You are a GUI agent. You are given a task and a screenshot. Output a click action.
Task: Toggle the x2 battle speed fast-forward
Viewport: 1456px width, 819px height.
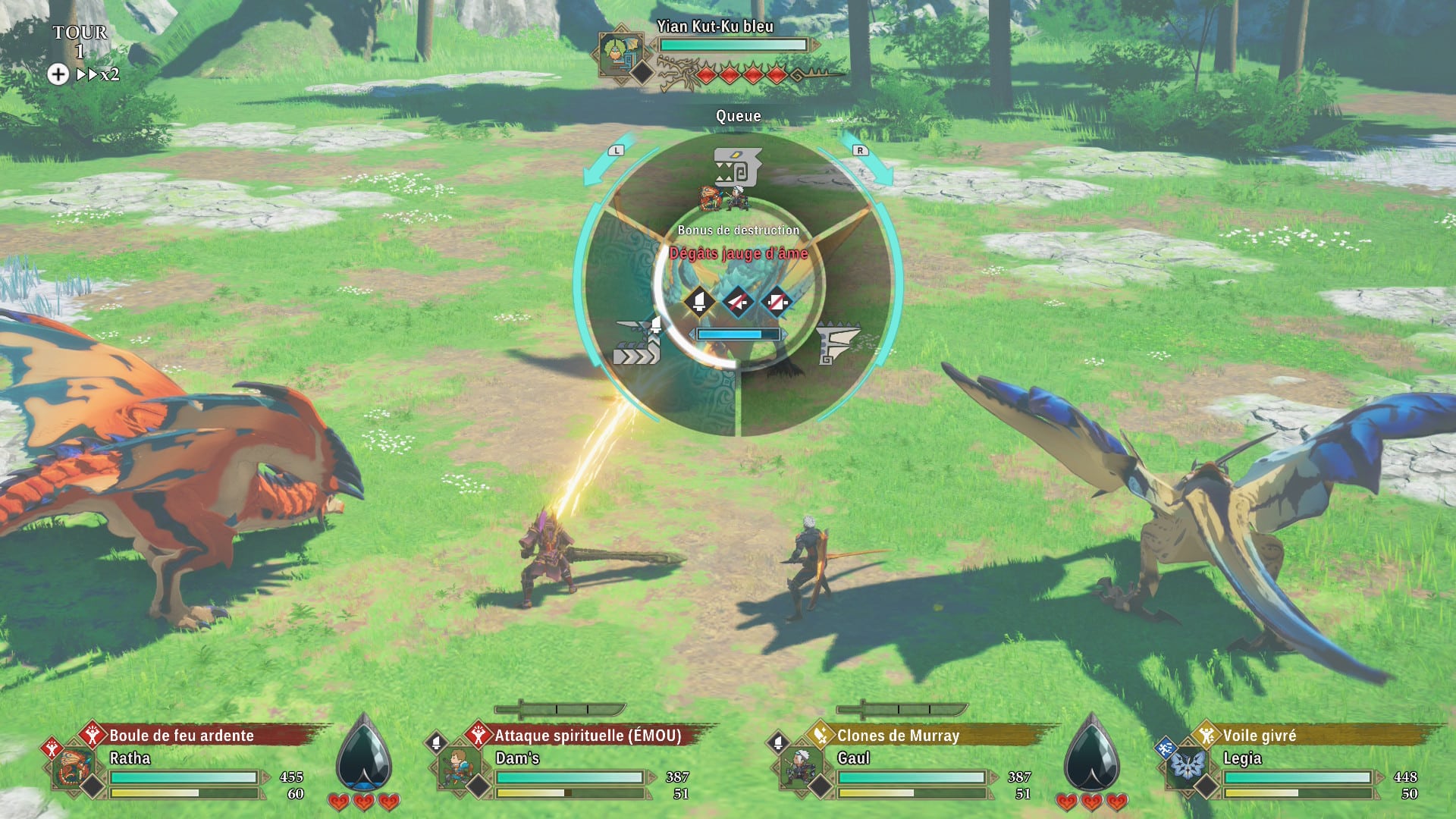click(x=98, y=74)
